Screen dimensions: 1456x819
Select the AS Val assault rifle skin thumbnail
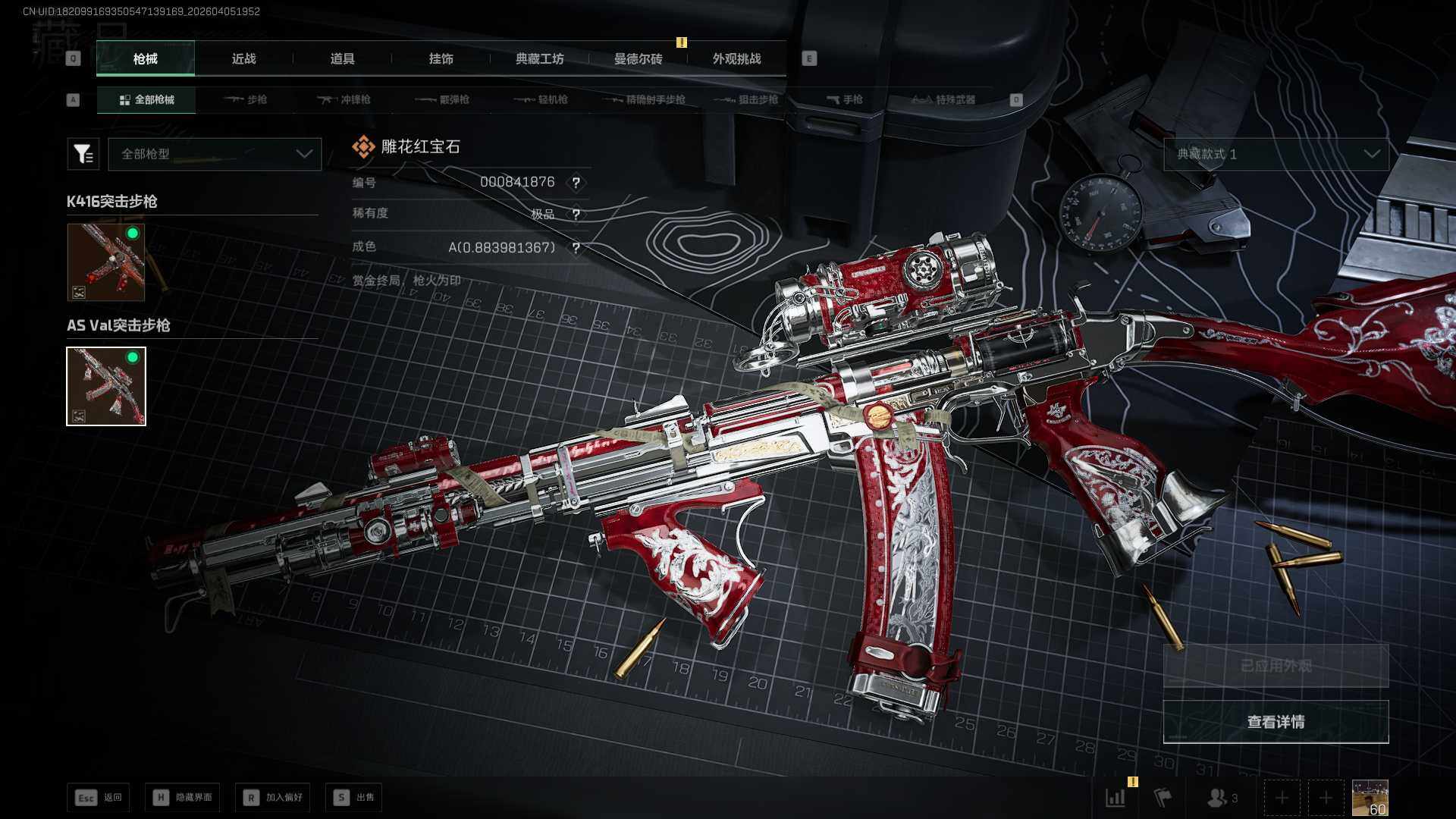106,386
